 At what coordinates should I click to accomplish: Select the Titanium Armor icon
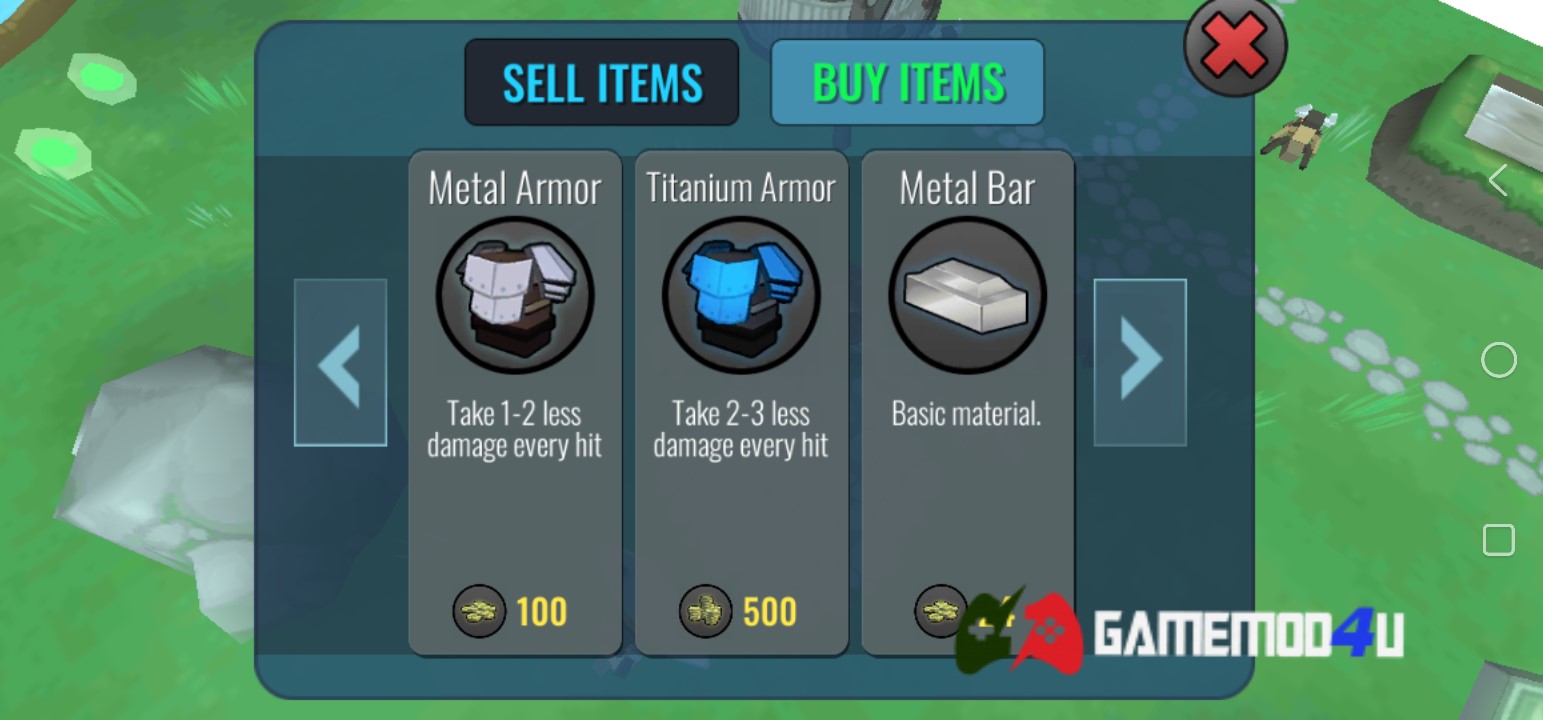pos(741,293)
